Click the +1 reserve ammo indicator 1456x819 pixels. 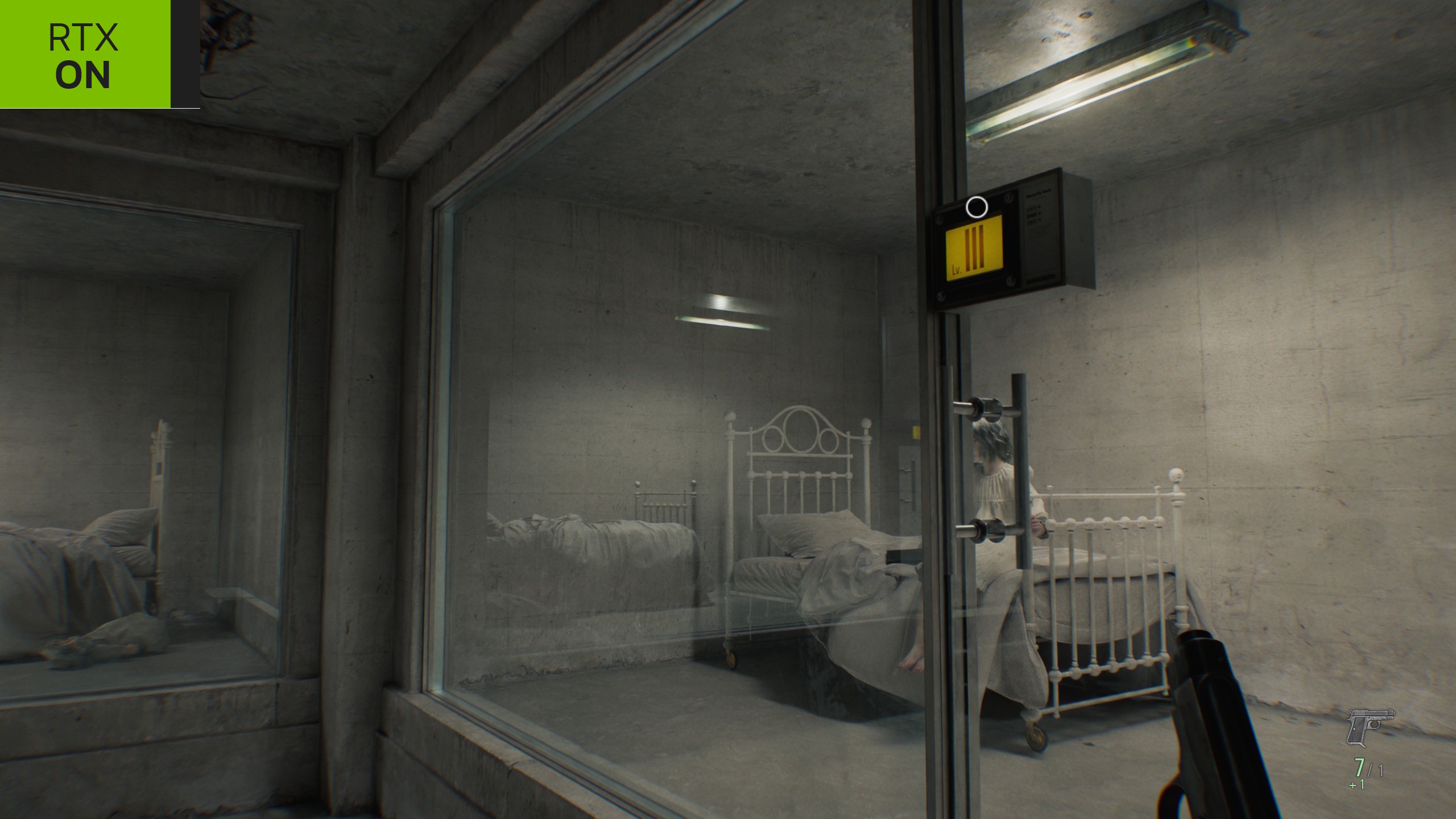coord(1357,785)
